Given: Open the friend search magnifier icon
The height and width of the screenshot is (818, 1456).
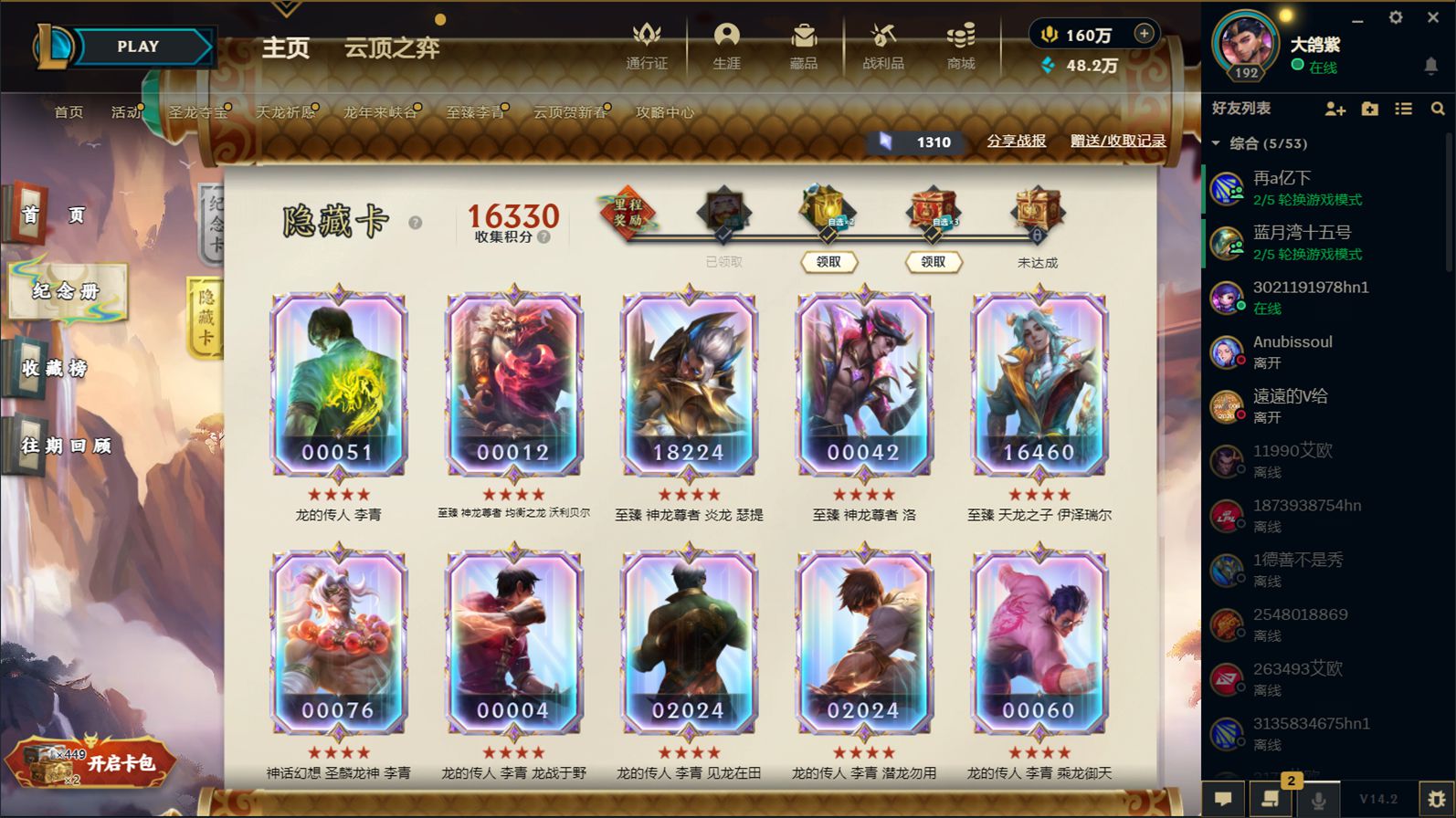Looking at the screenshot, I should pyautogui.click(x=1439, y=109).
